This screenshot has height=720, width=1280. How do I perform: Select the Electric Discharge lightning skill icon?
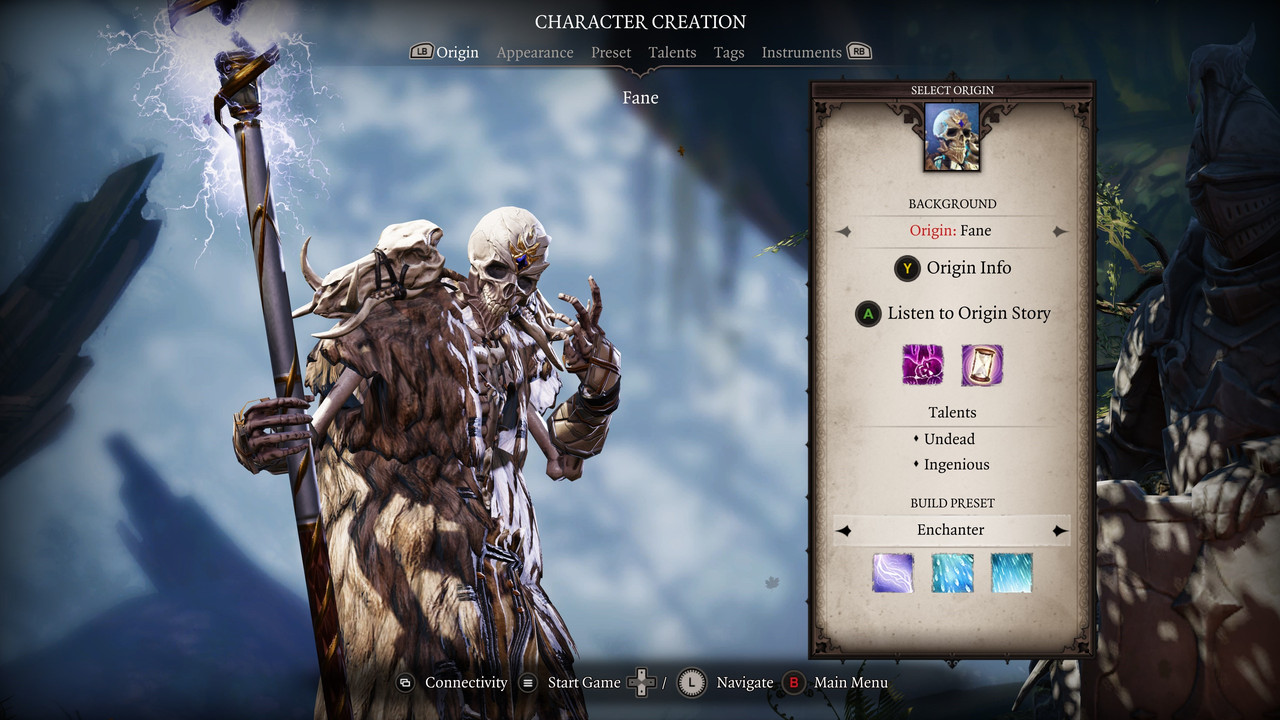pyautogui.click(x=892, y=573)
